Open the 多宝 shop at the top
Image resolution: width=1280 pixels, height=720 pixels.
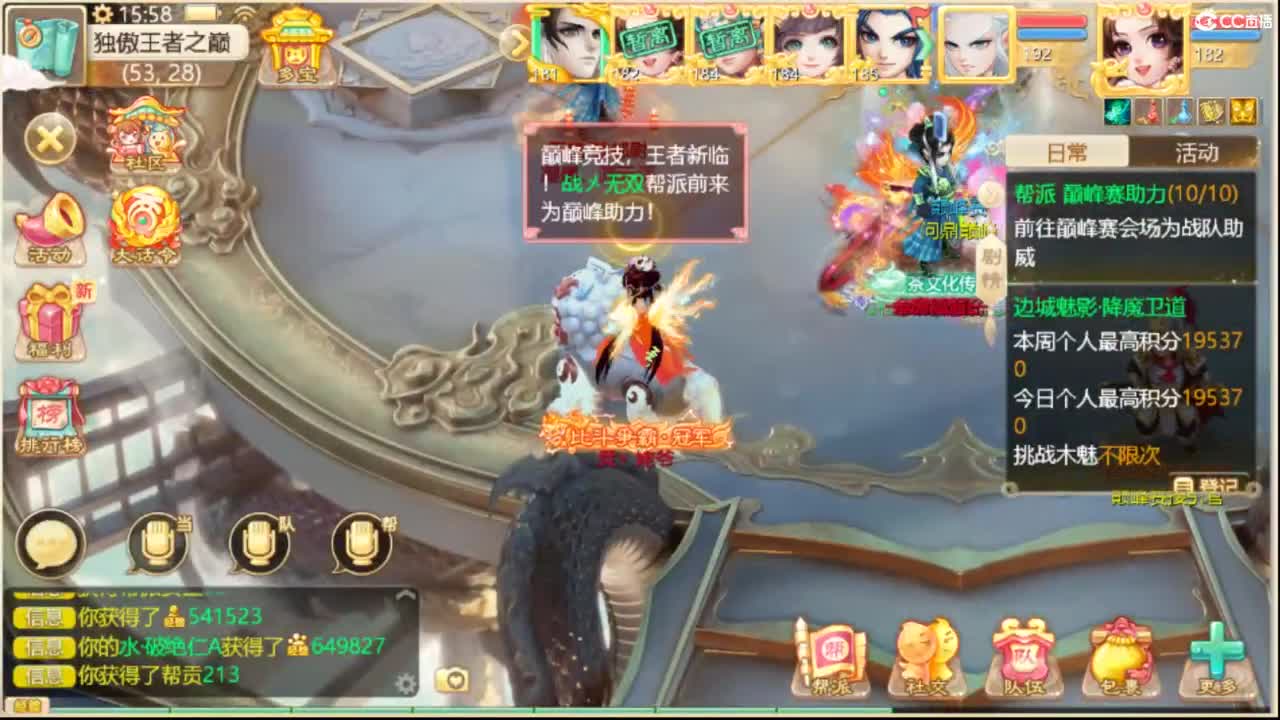(x=296, y=45)
